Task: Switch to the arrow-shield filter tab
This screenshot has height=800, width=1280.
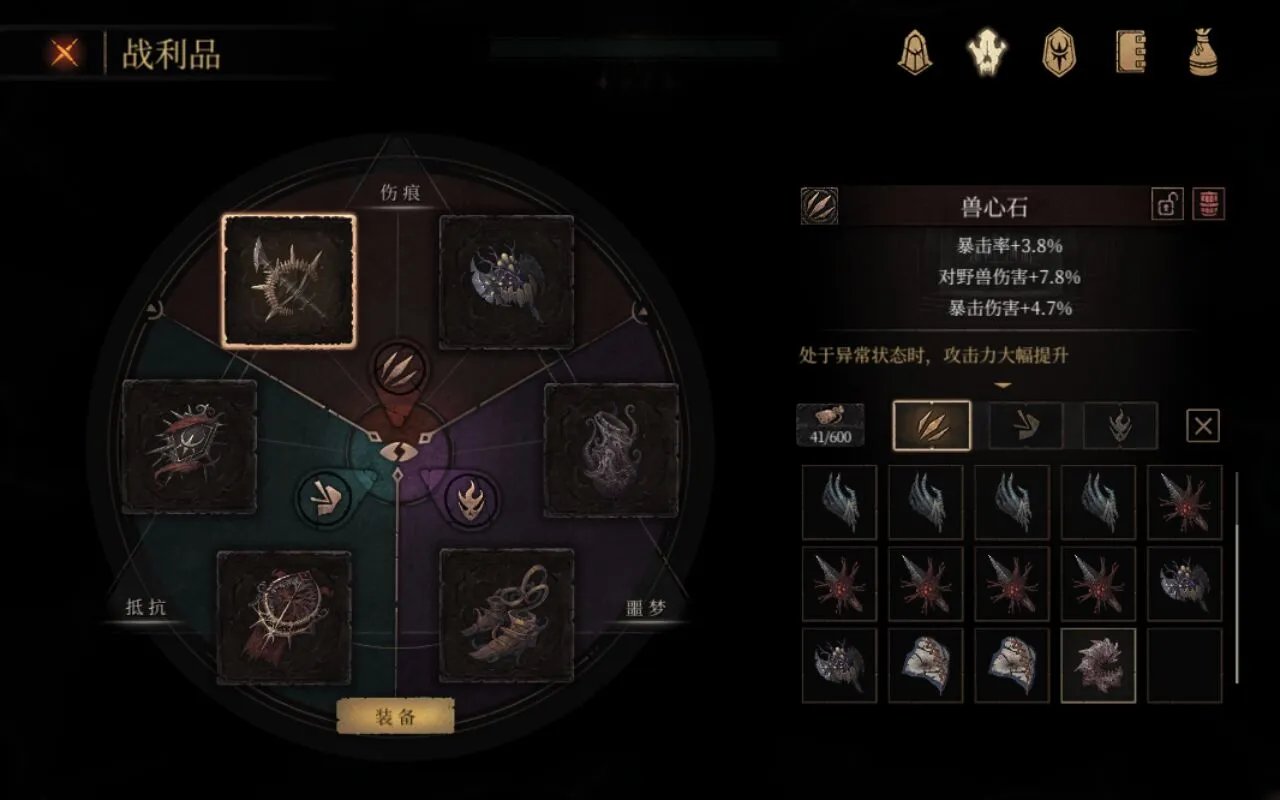Action: [x=1026, y=426]
